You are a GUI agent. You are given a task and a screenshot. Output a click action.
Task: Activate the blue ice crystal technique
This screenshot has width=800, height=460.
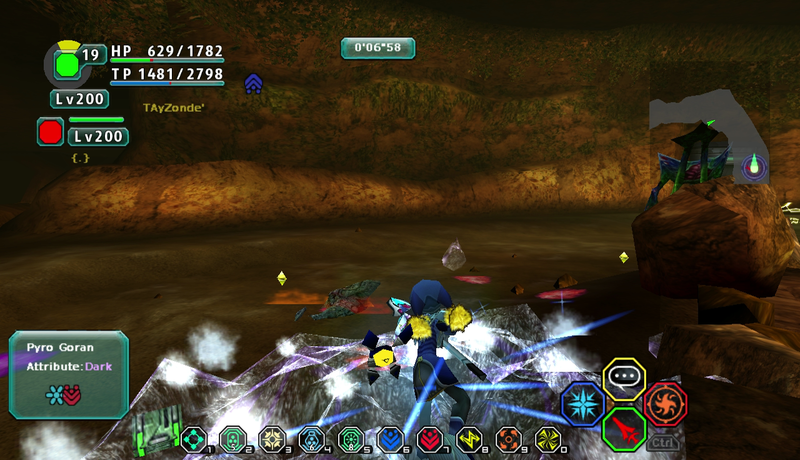tap(582, 404)
